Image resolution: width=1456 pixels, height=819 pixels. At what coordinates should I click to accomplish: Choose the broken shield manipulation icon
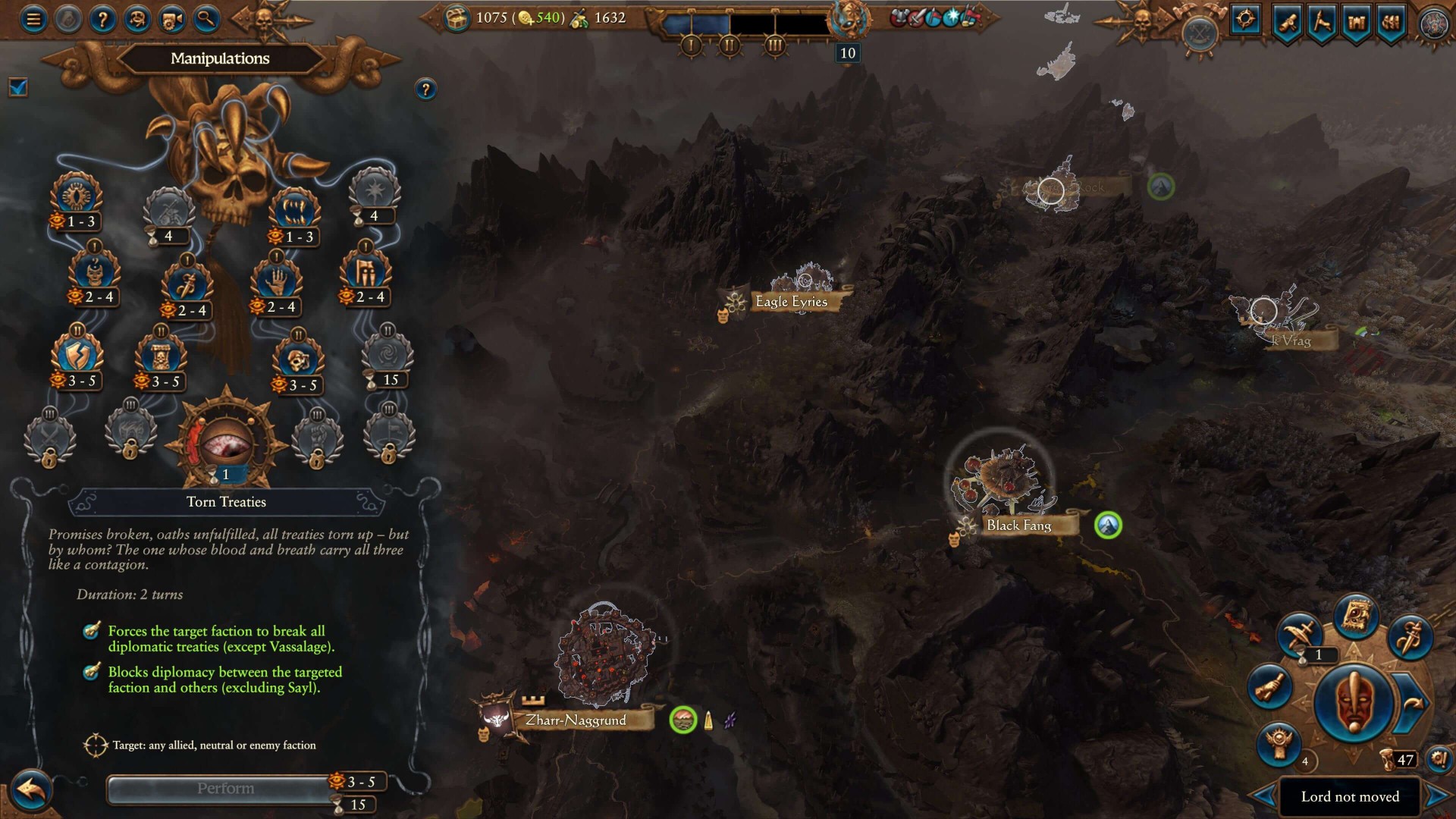[x=77, y=355]
